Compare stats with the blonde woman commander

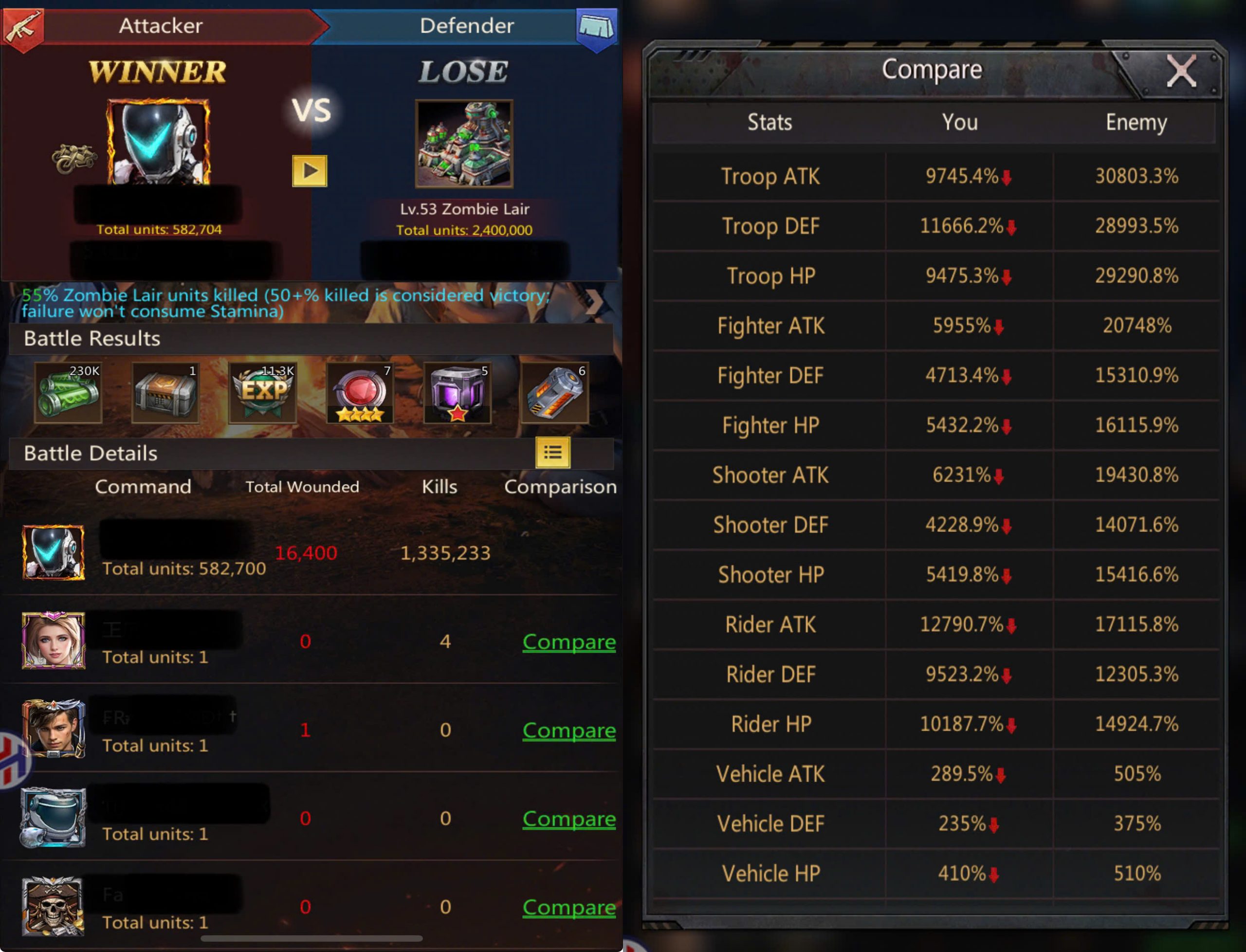coord(568,641)
